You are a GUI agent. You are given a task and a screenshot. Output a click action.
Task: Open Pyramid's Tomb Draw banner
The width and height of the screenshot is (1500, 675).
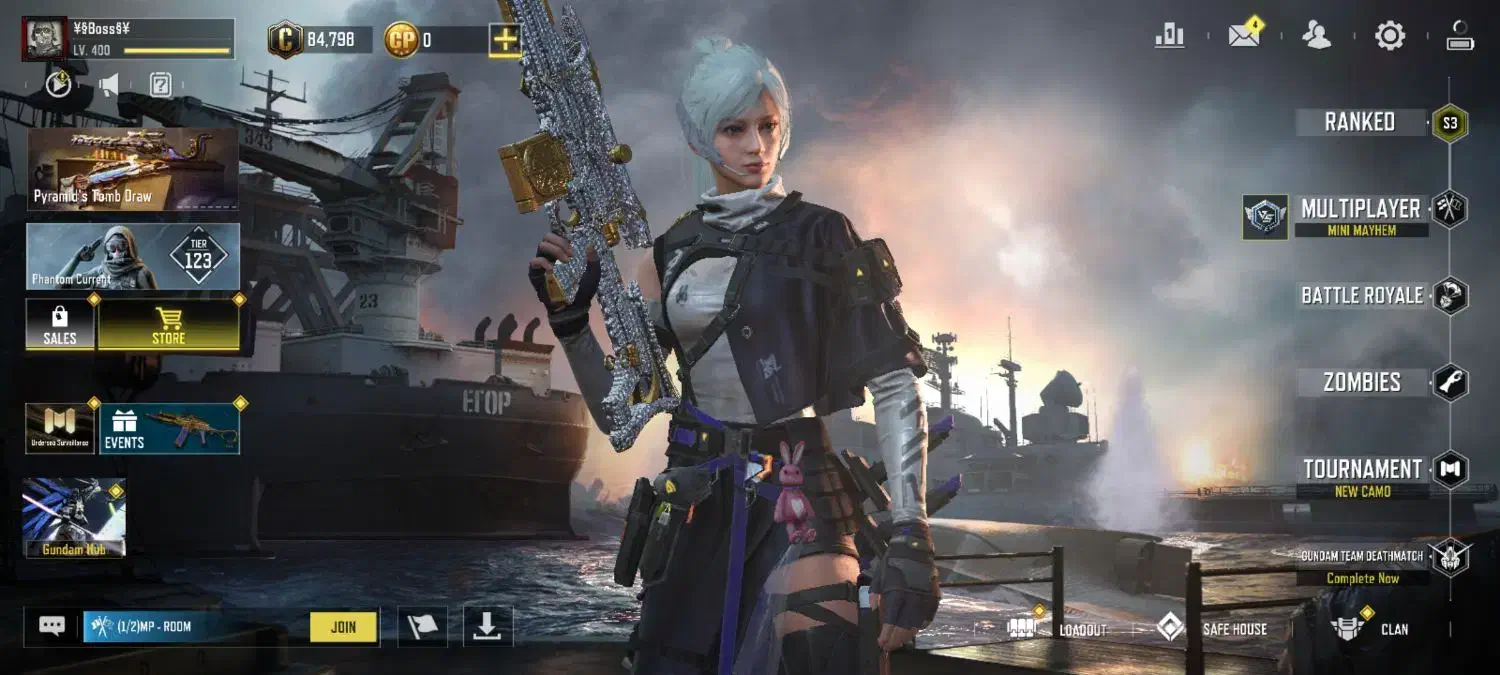133,168
